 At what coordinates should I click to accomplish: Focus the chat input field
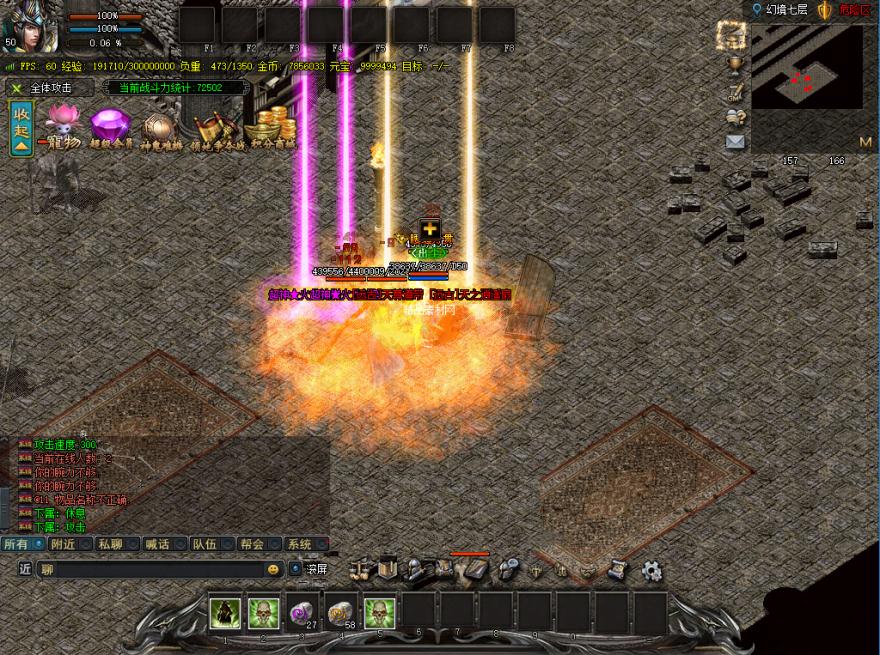coord(150,569)
